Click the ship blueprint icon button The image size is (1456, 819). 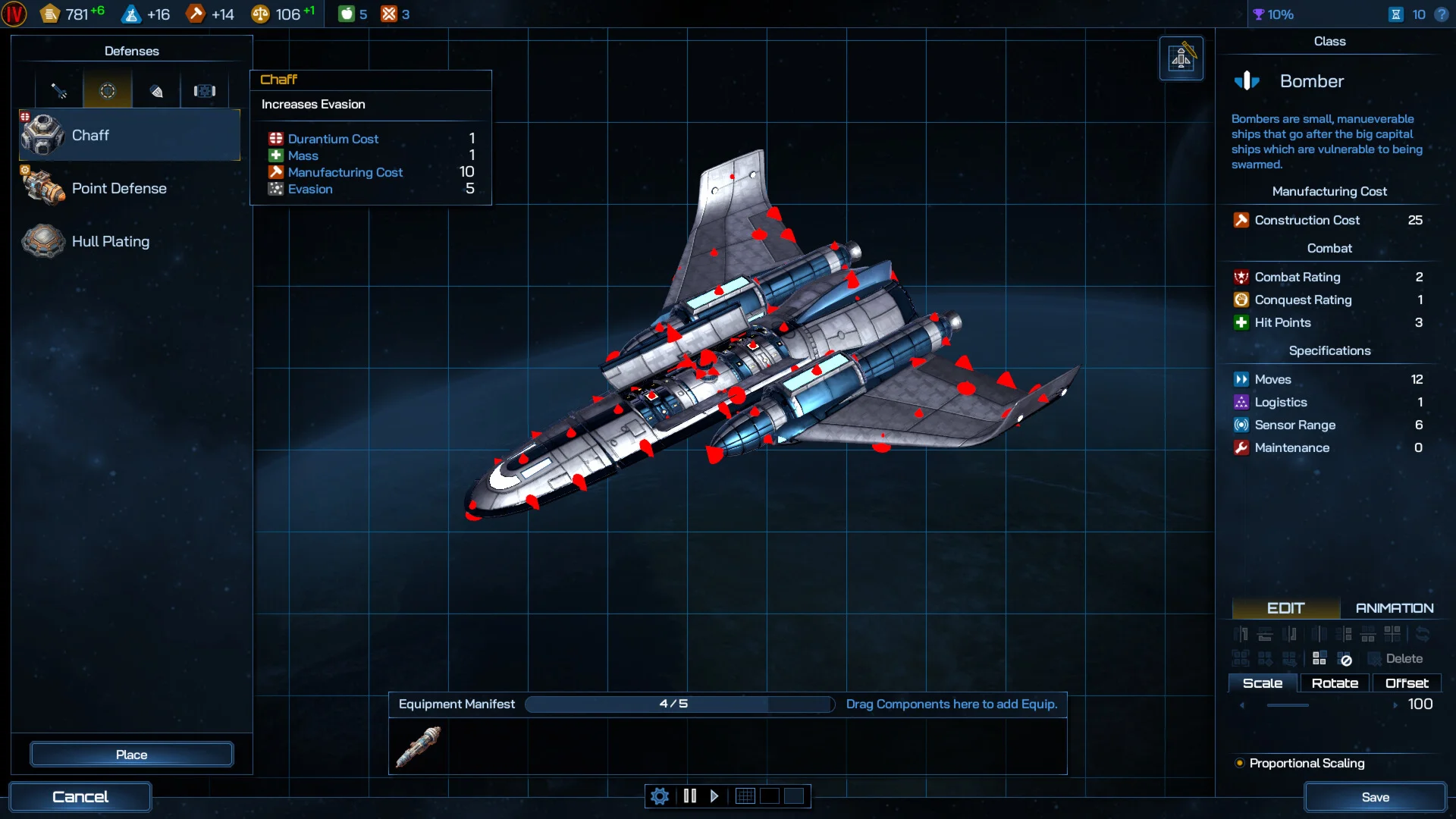(x=1181, y=58)
